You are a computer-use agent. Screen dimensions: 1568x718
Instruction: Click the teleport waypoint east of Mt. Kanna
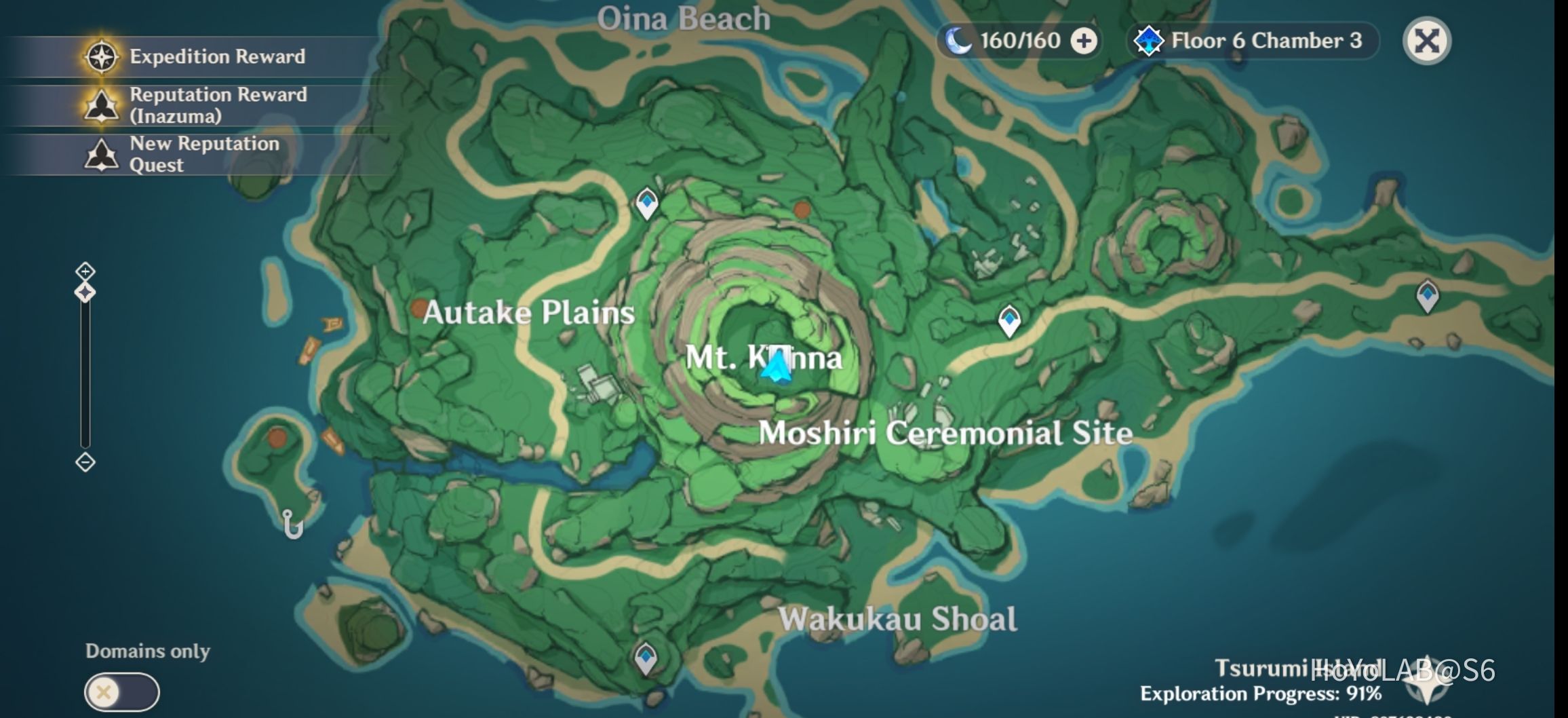(x=1009, y=319)
